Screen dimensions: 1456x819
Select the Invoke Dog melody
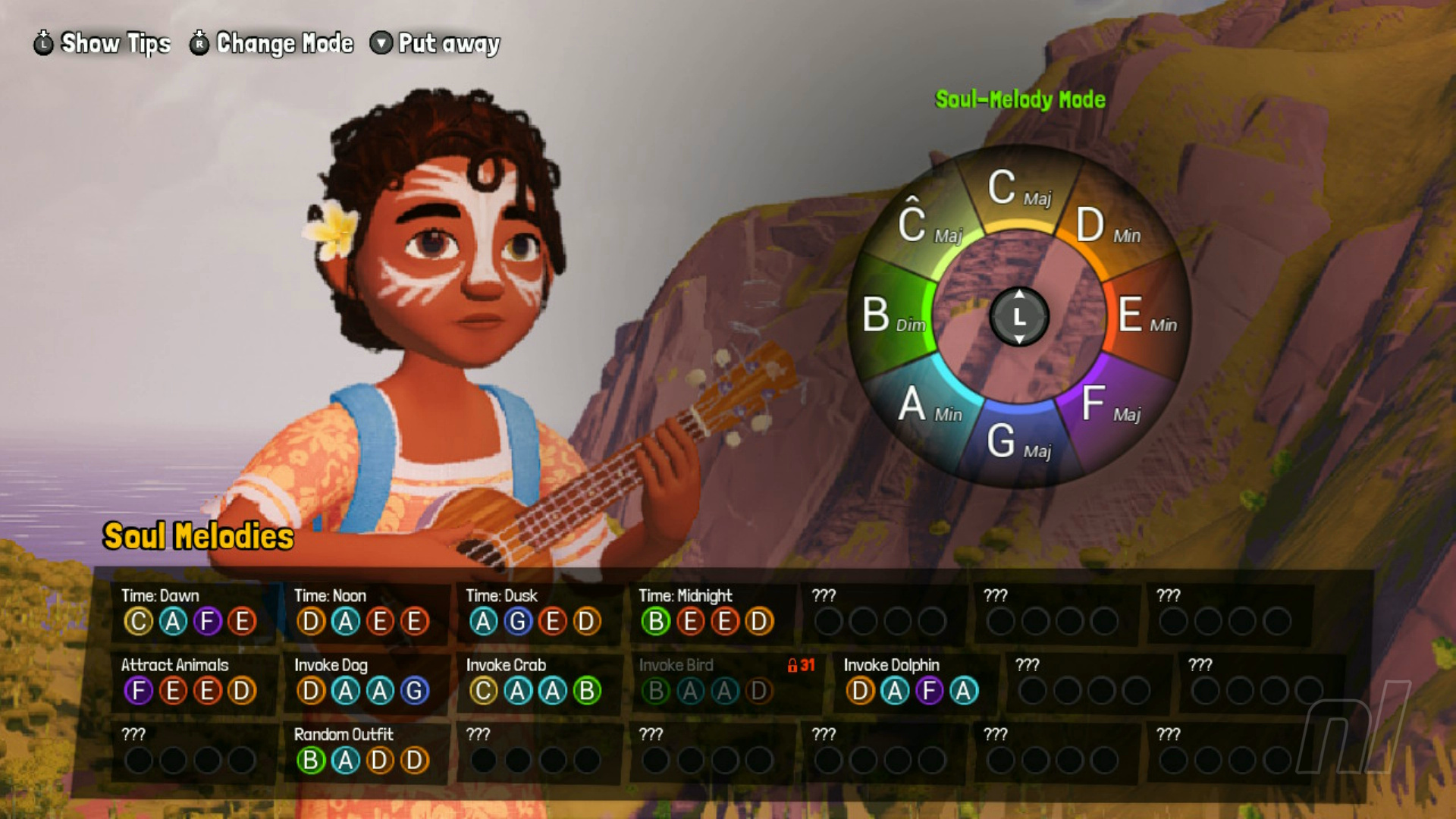coord(362,680)
